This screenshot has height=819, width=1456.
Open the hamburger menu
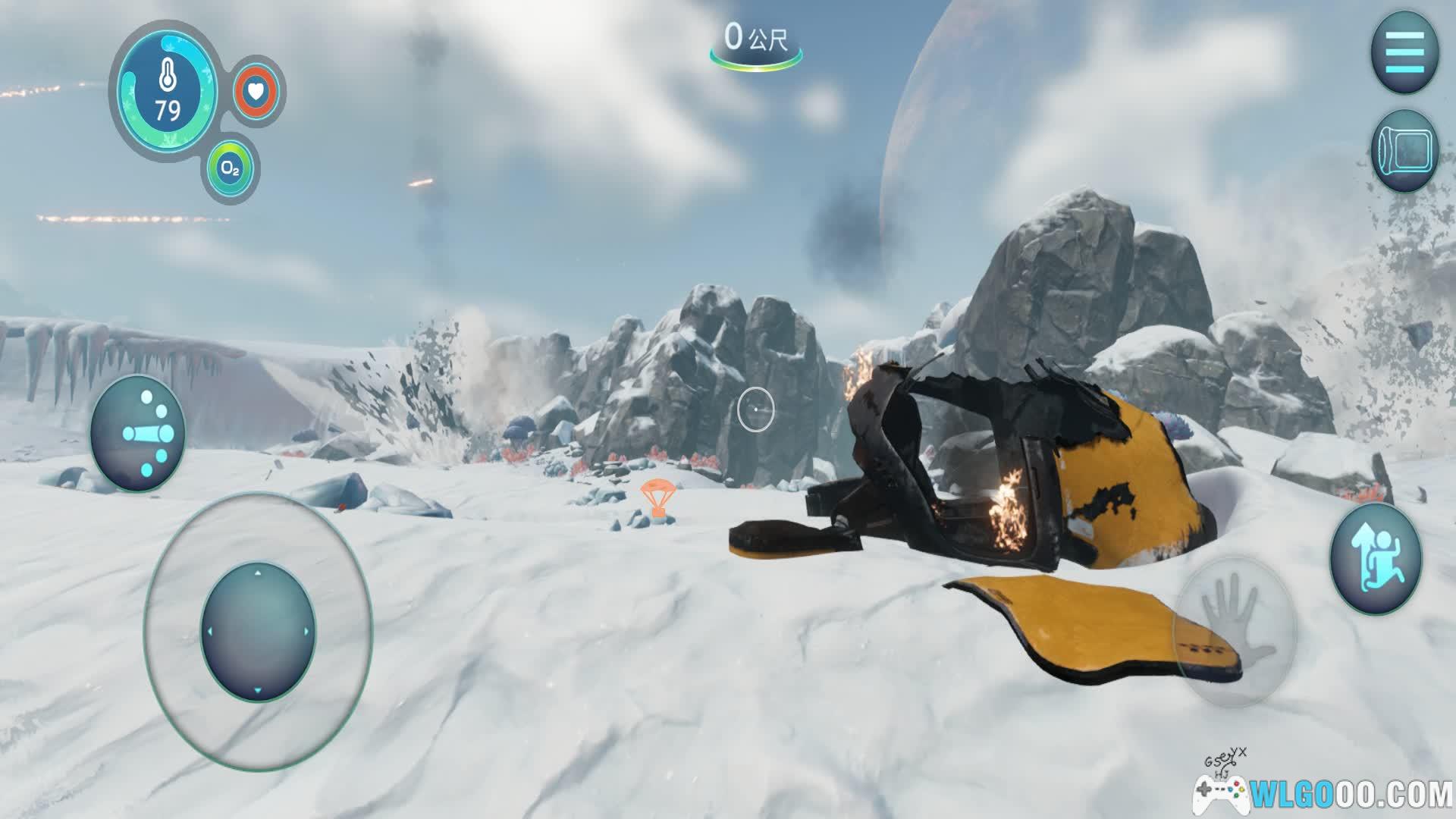pyautogui.click(x=1404, y=52)
